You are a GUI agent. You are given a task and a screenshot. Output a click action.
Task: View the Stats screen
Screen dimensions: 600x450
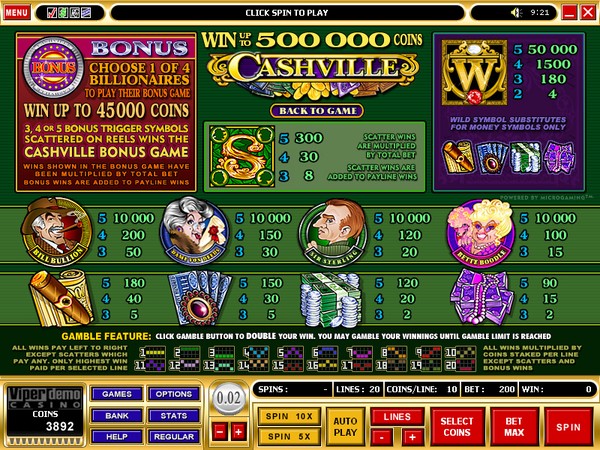pos(174,413)
